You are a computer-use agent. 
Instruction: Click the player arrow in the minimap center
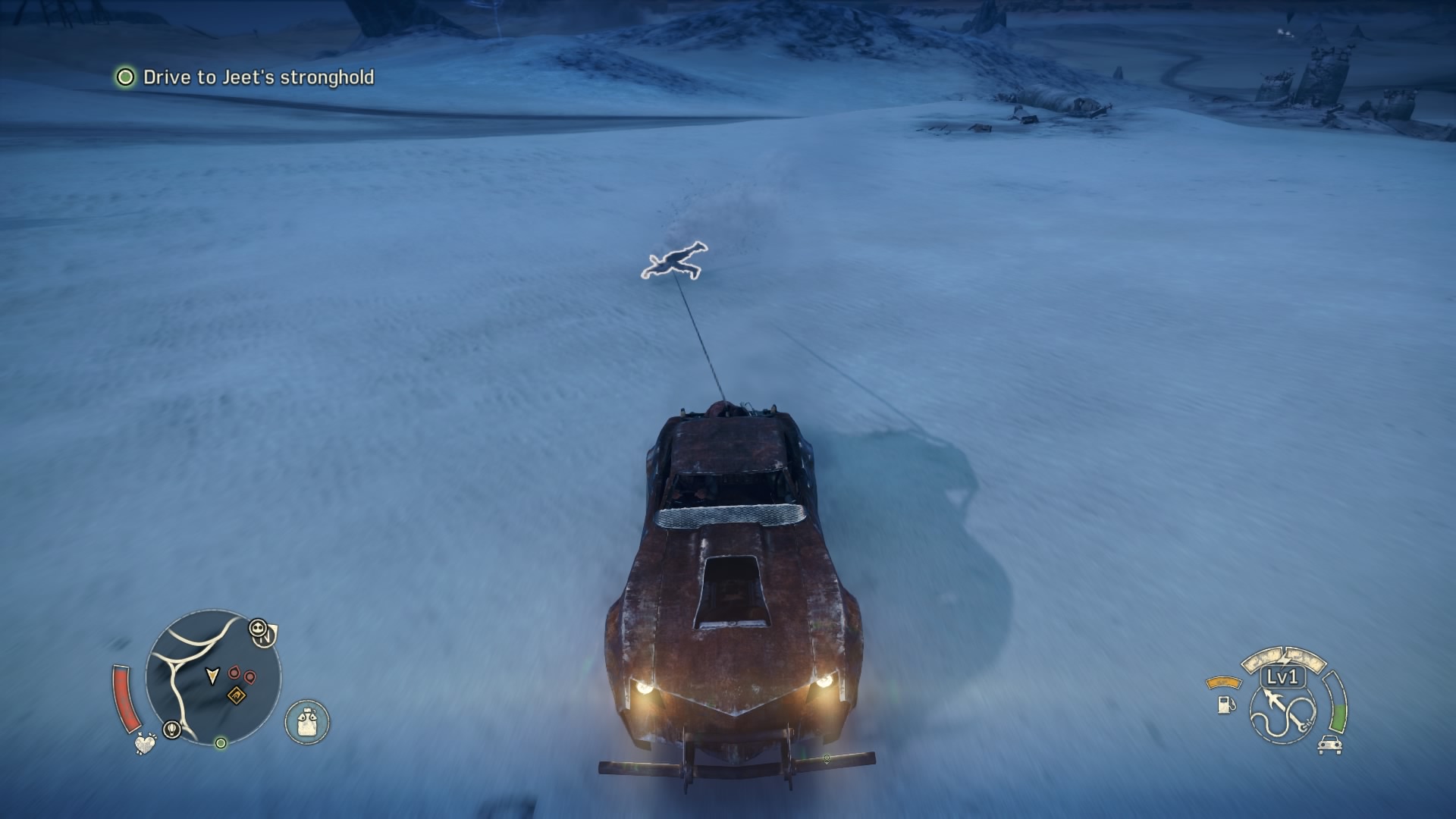(x=212, y=676)
